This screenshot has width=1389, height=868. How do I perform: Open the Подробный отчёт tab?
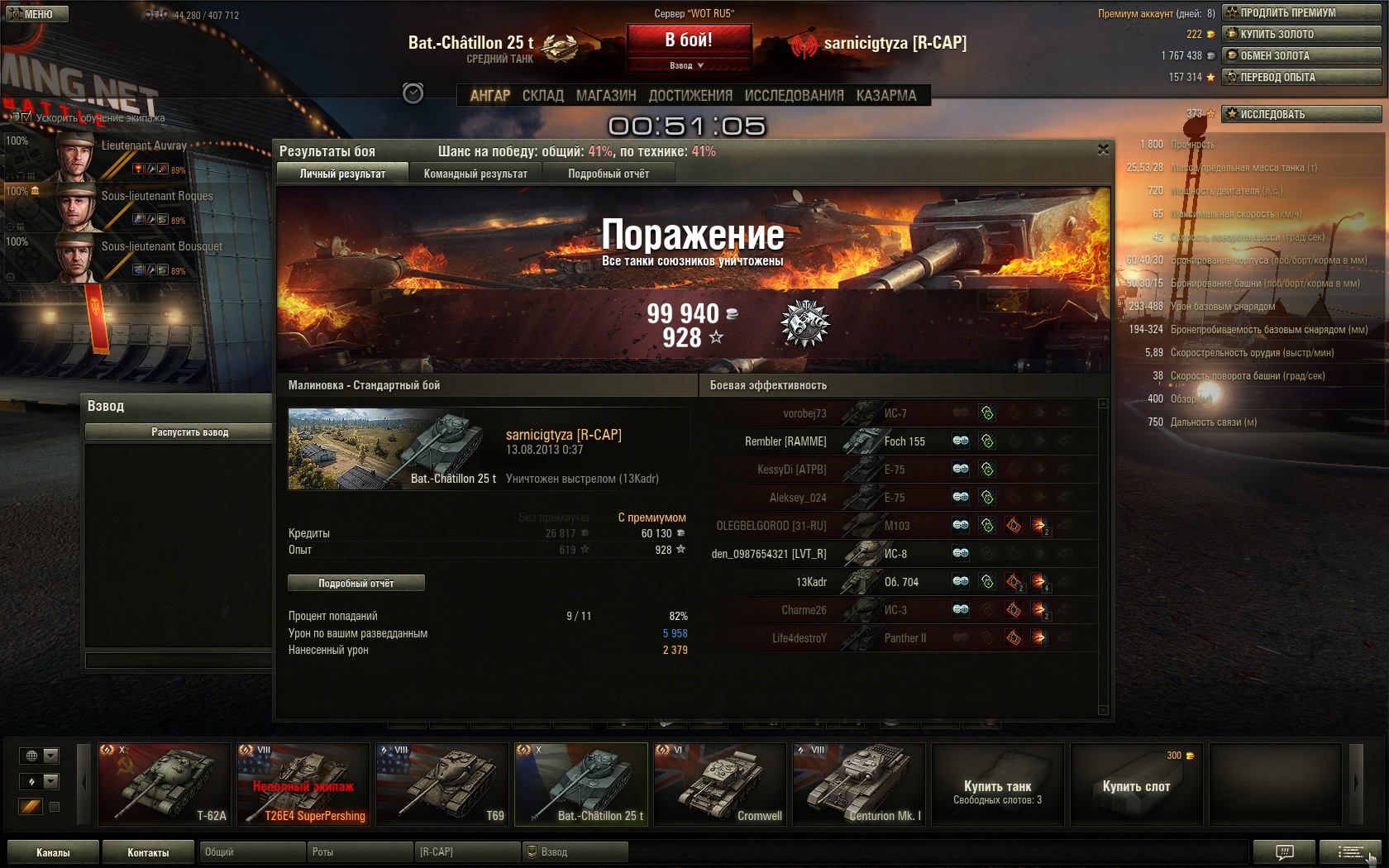[x=609, y=174]
